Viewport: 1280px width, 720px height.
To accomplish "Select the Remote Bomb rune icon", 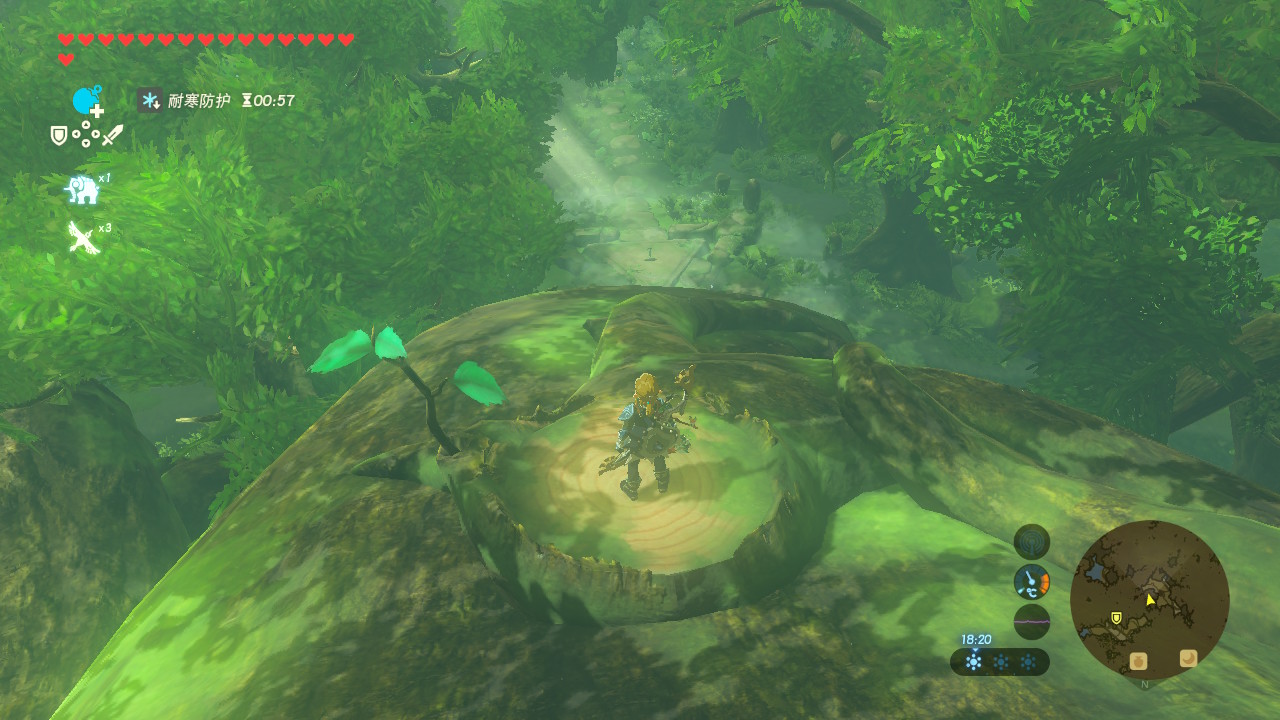I will point(87,101).
